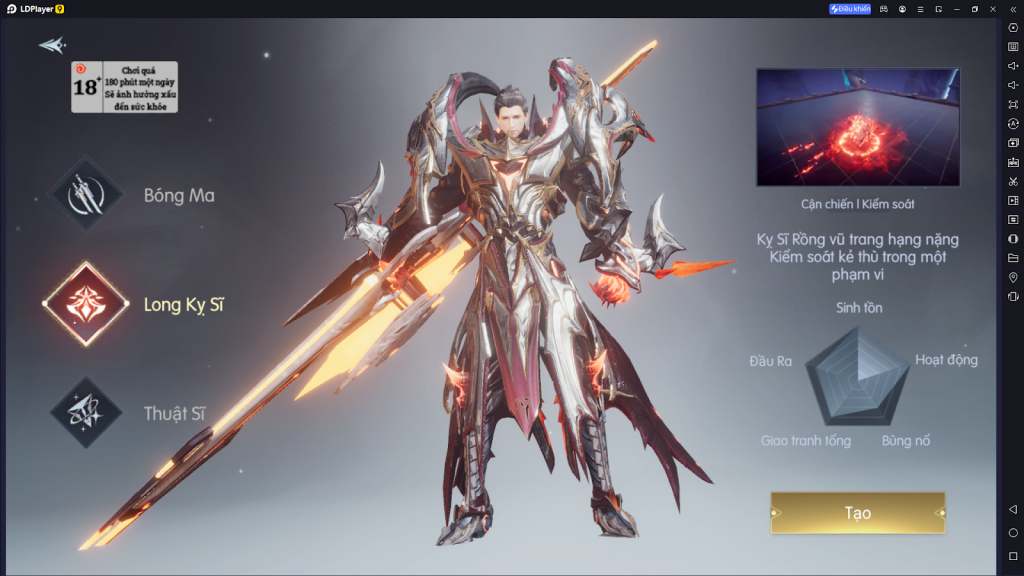Screen dimensions: 1024x576
Task: Close the LDPlayer window
Action: coord(993,9)
